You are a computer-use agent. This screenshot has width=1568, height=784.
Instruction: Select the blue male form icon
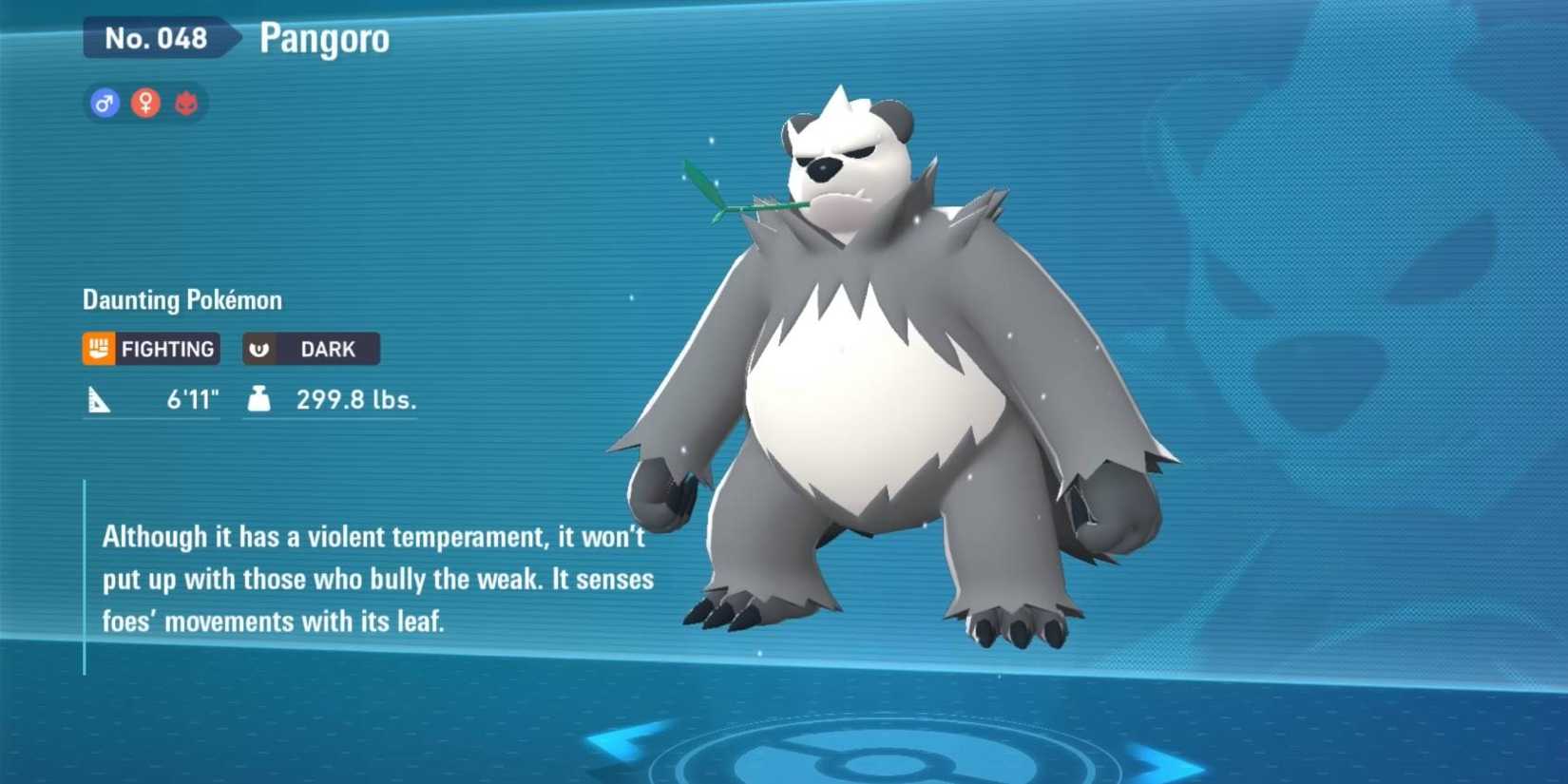[x=105, y=103]
